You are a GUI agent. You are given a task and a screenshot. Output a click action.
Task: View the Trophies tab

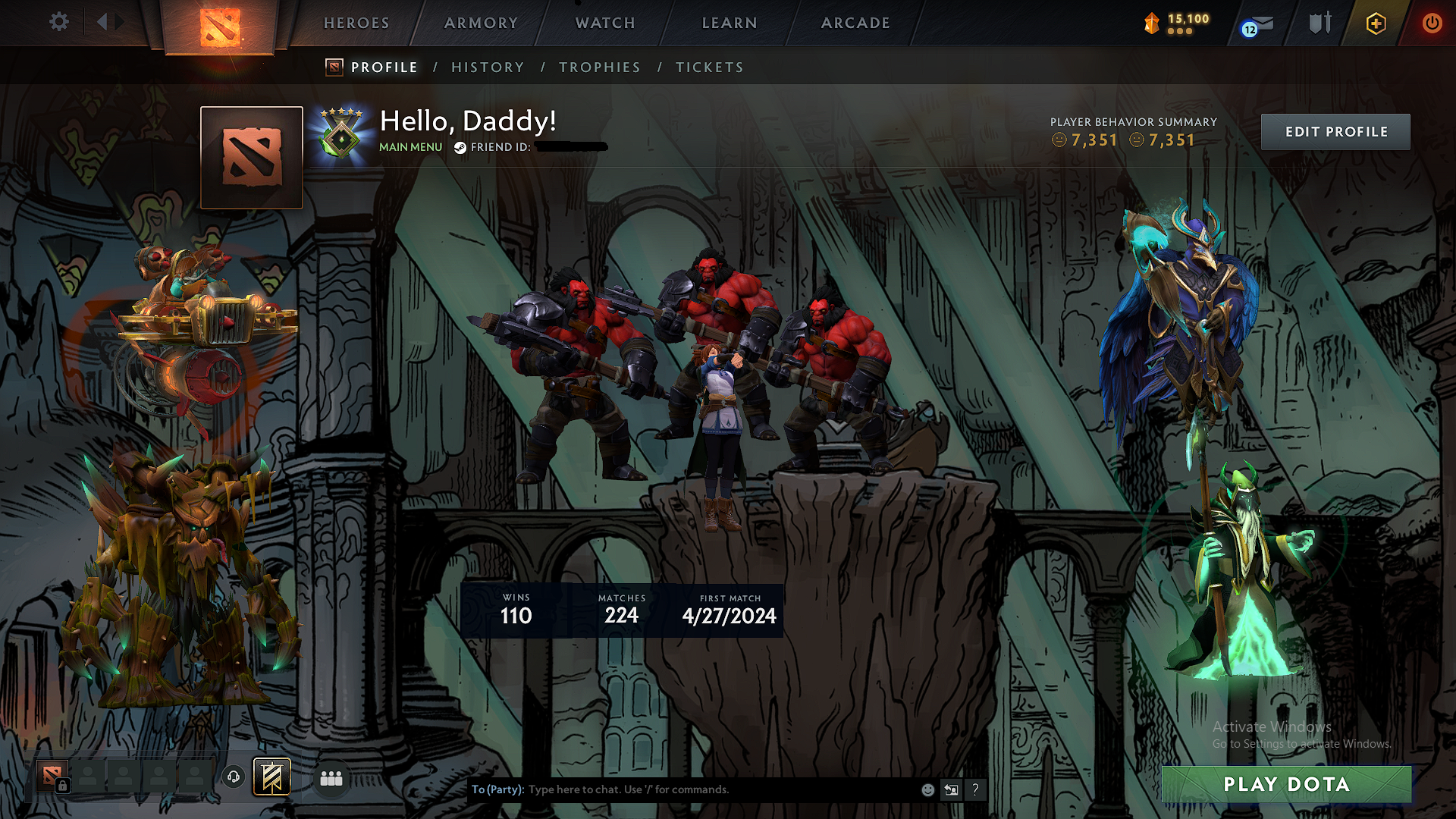click(x=600, y=67)
